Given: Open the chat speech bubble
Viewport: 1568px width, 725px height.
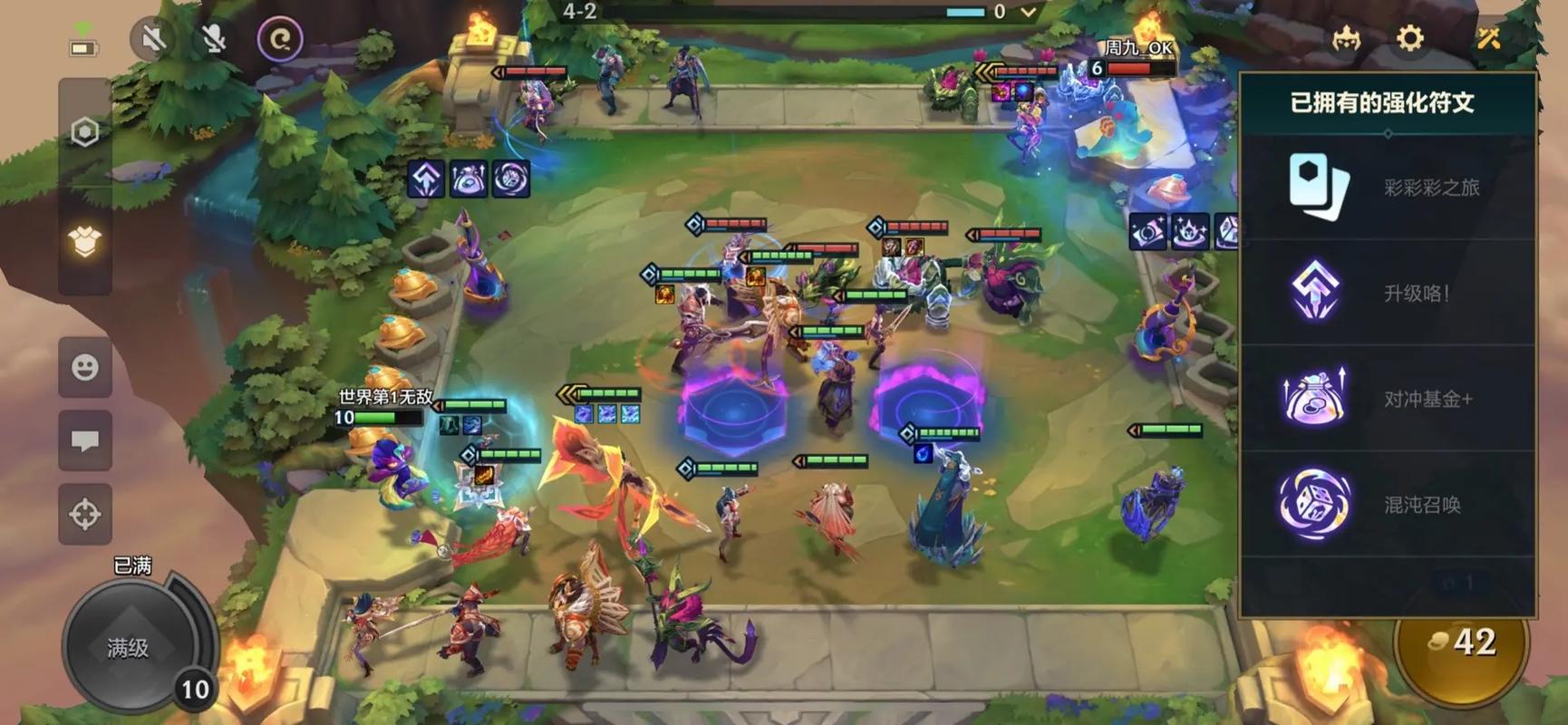Looking at the screenshot, I should 85,441.
